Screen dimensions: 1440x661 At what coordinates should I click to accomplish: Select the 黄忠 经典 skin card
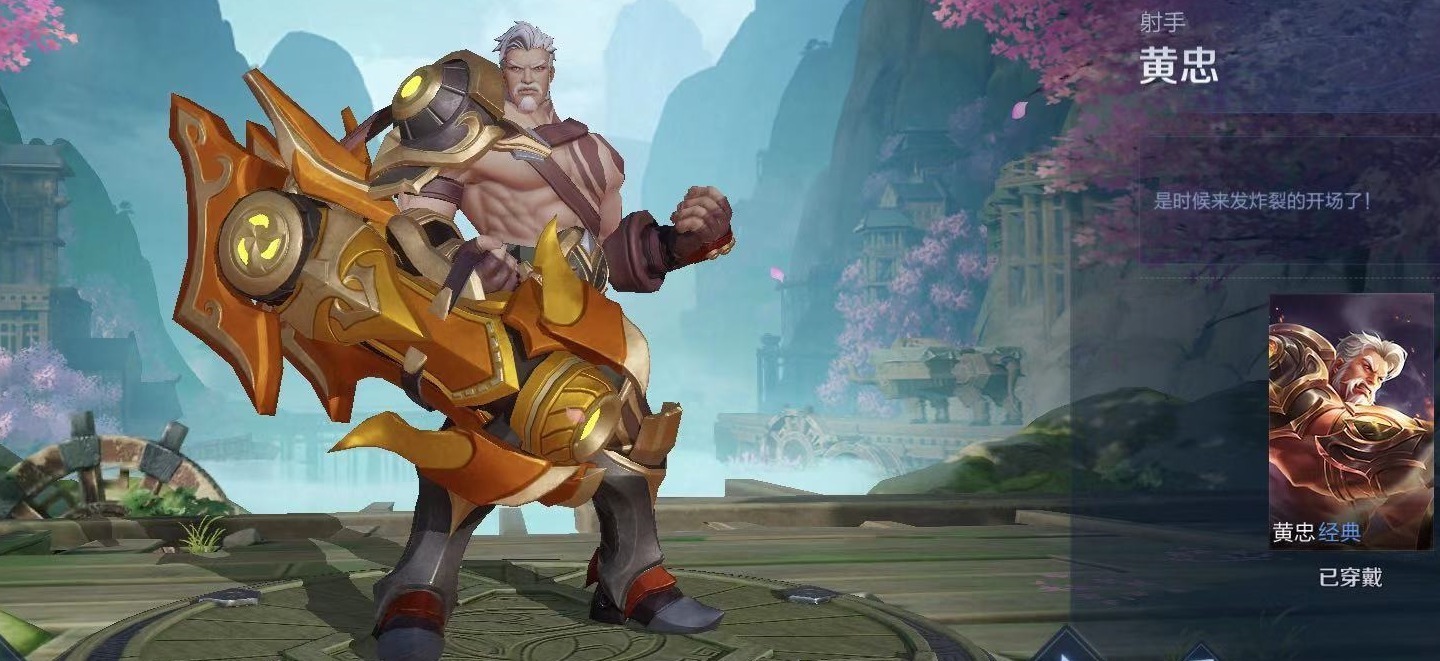[1350, 422]
